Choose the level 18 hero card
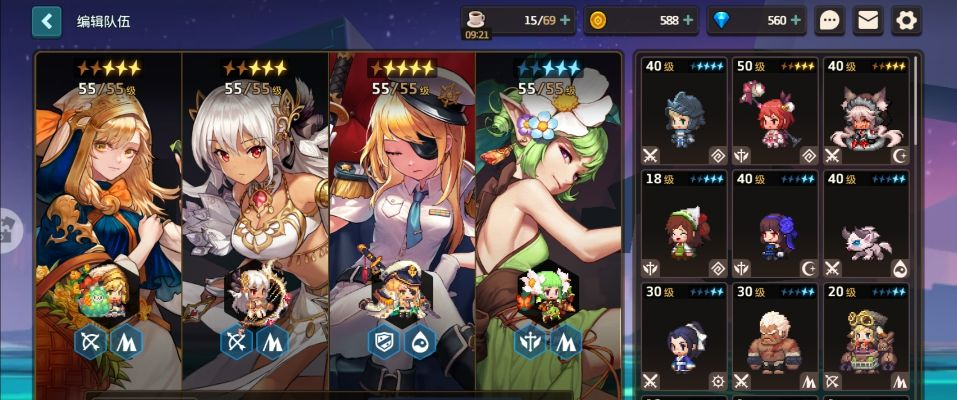Image resolution: width=957 pixels, height=400 pixels. pos(684,224)
